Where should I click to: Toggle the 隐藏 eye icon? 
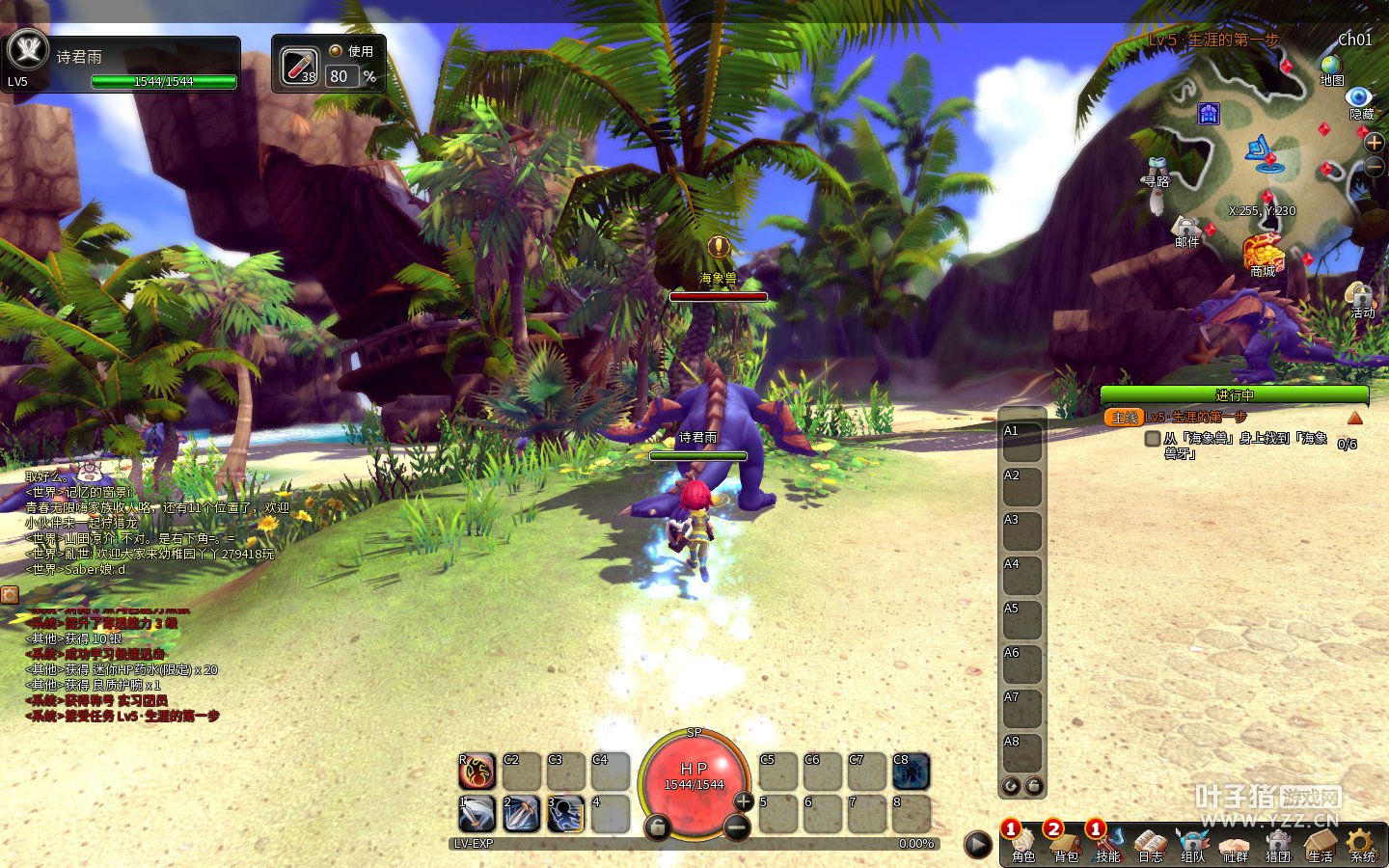[1359, 97]
